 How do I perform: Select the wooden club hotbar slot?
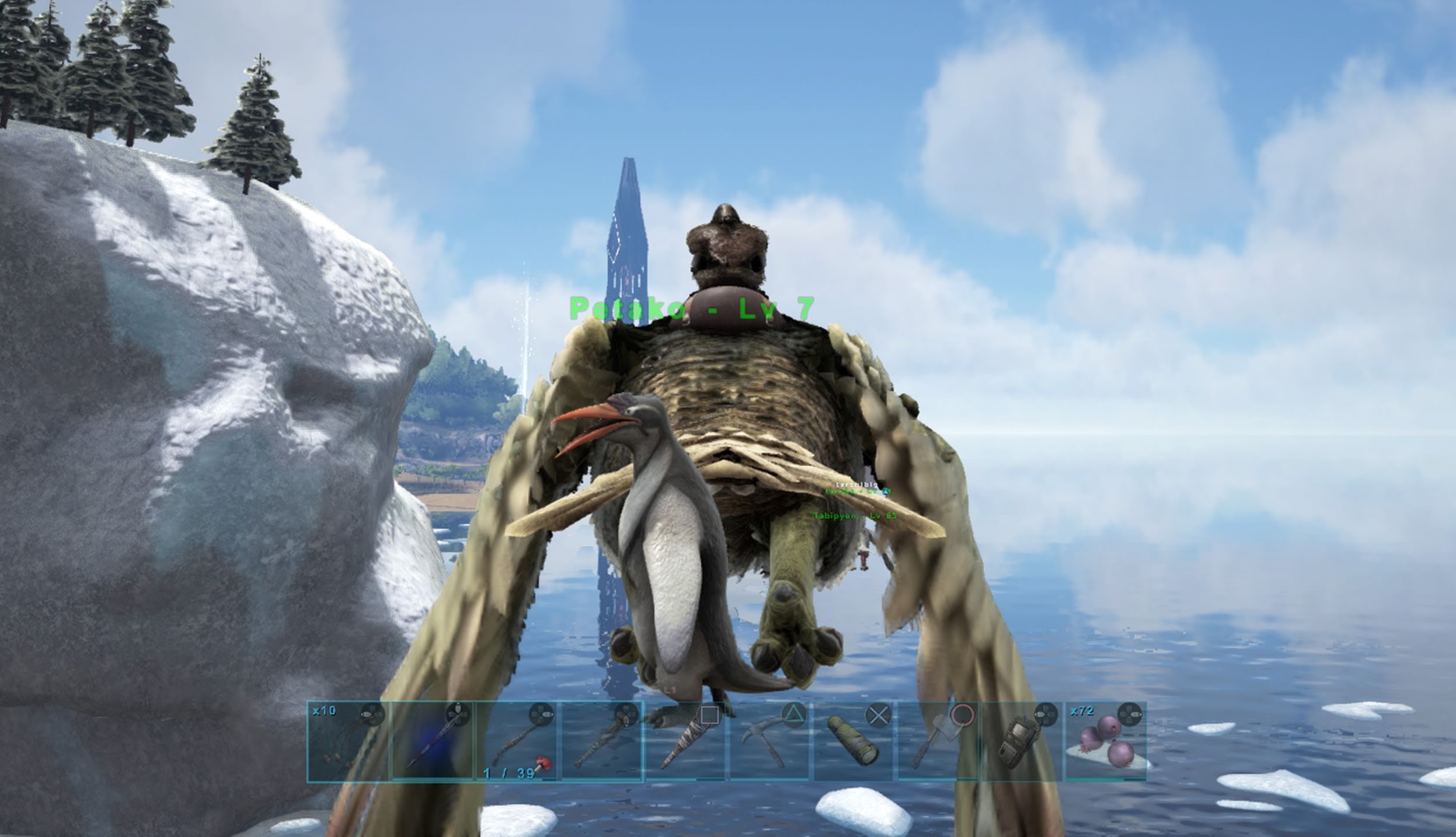coord(601,741)
